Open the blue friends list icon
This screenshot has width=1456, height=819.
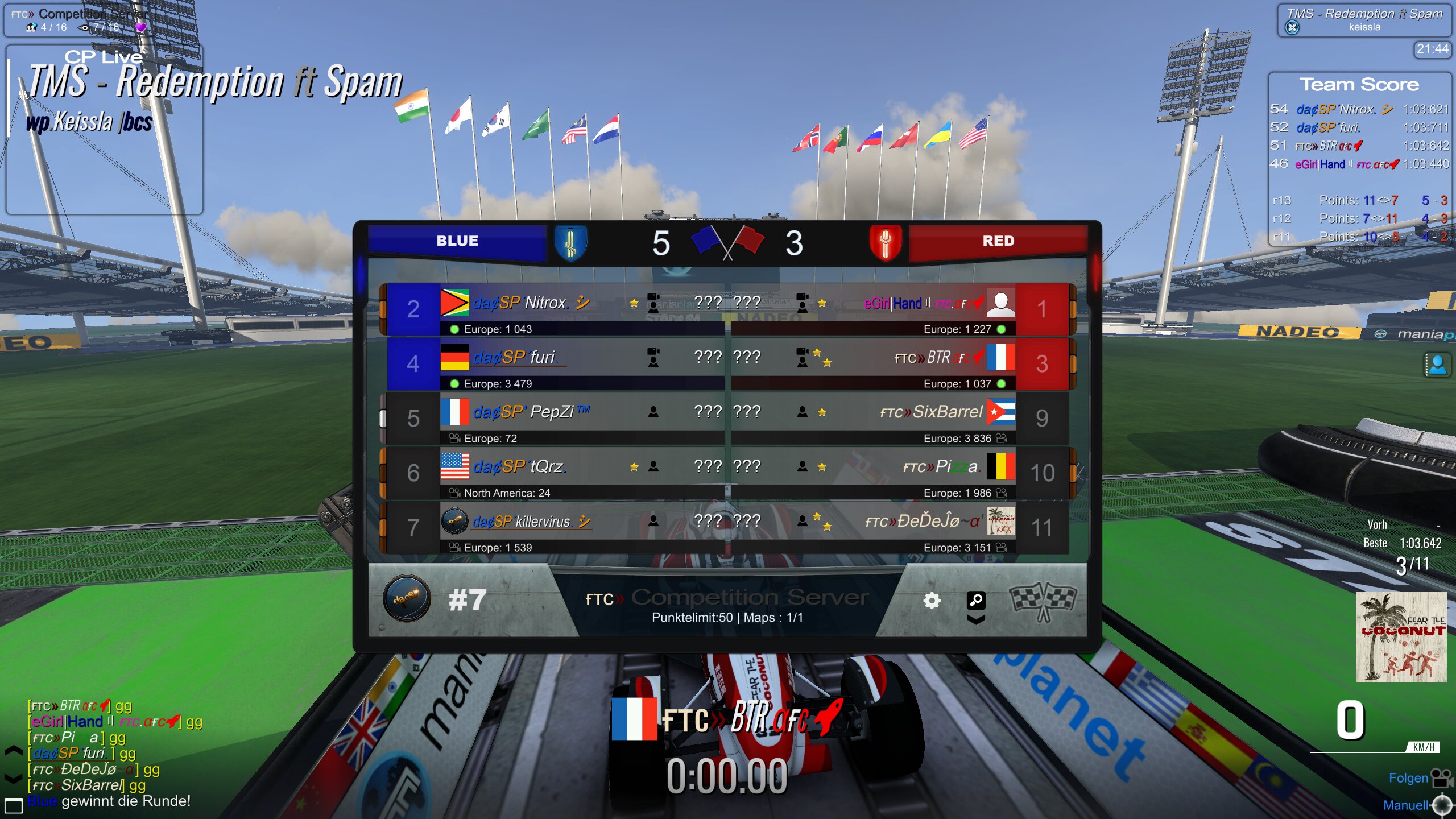pyautogui.click(x=1437, y=365)
